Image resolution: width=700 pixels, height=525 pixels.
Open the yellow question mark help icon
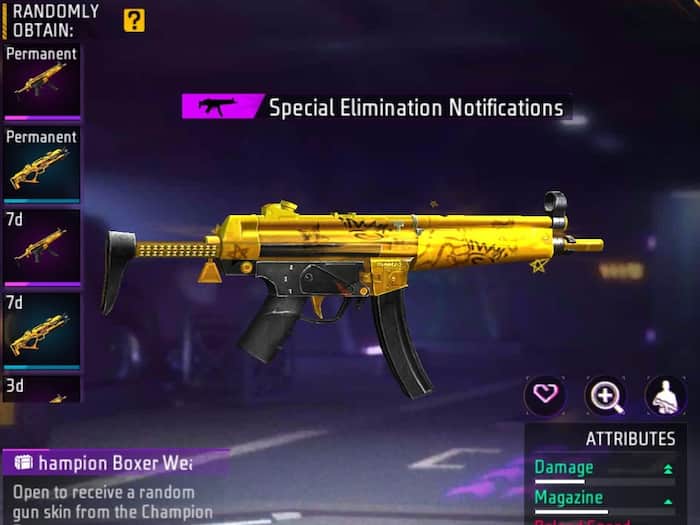tap(134, 20)
